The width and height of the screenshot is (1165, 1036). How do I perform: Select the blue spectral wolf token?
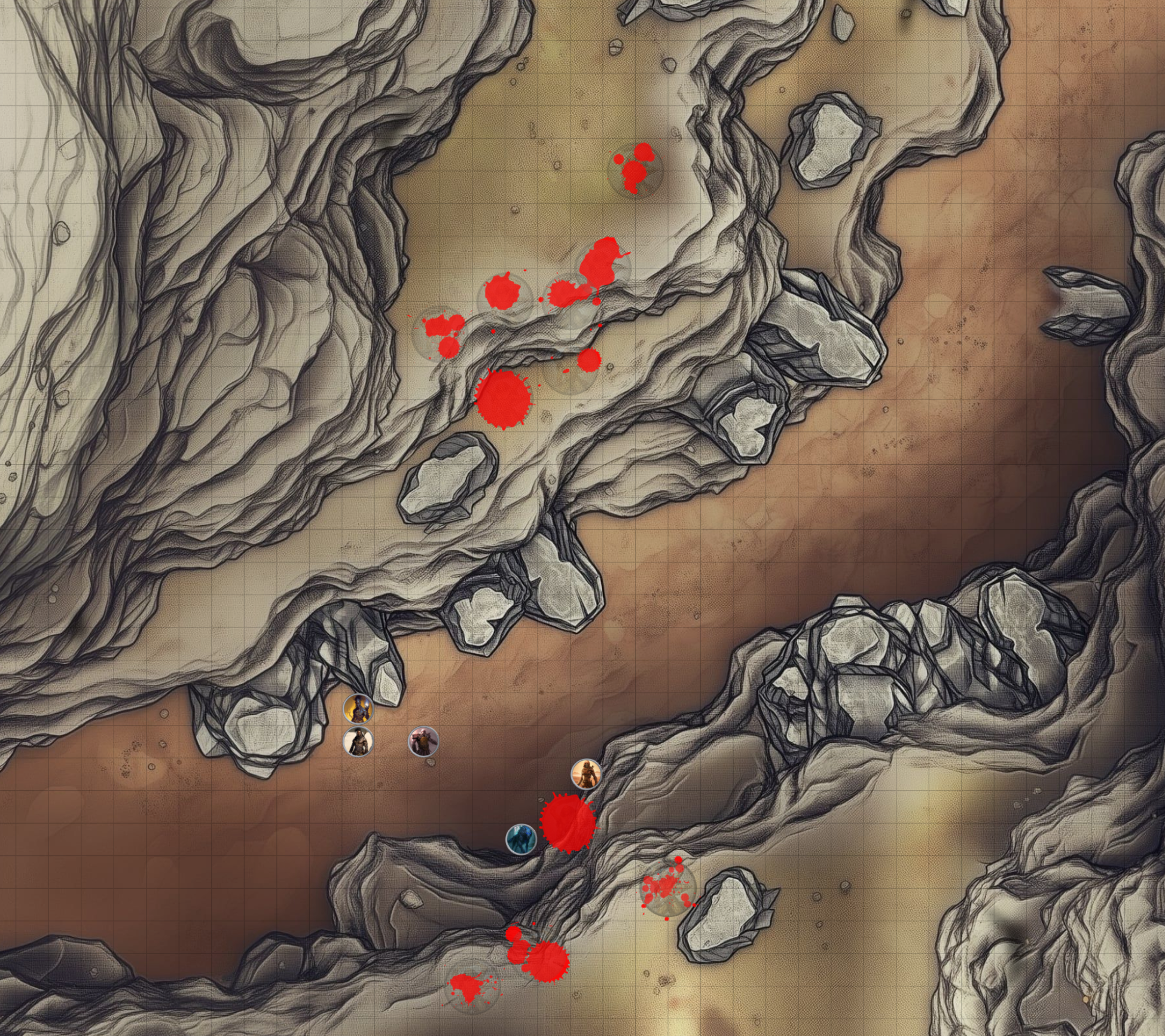(x=521, y=839)
